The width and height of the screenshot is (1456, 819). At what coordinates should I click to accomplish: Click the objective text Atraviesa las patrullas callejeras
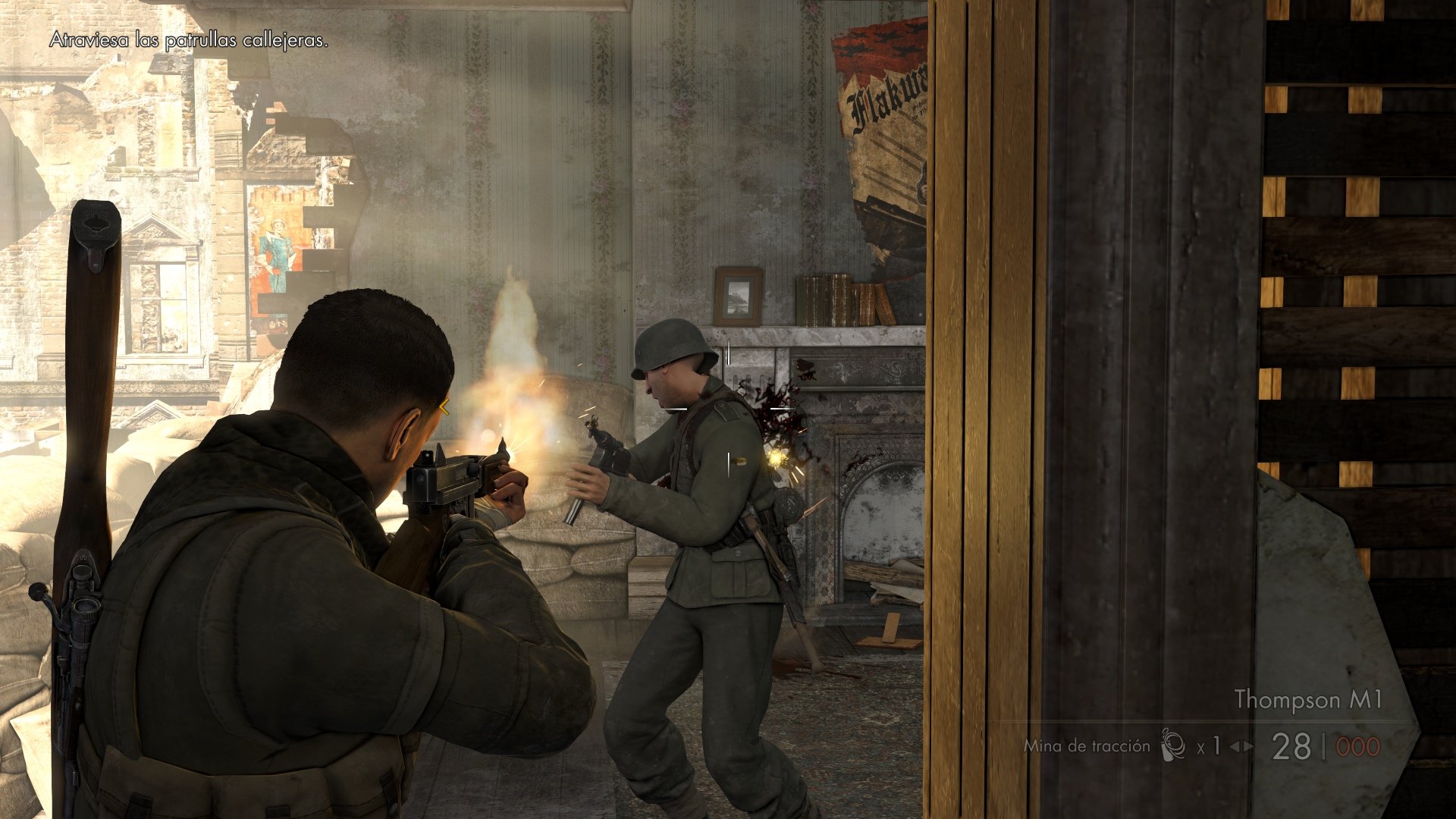188,42
